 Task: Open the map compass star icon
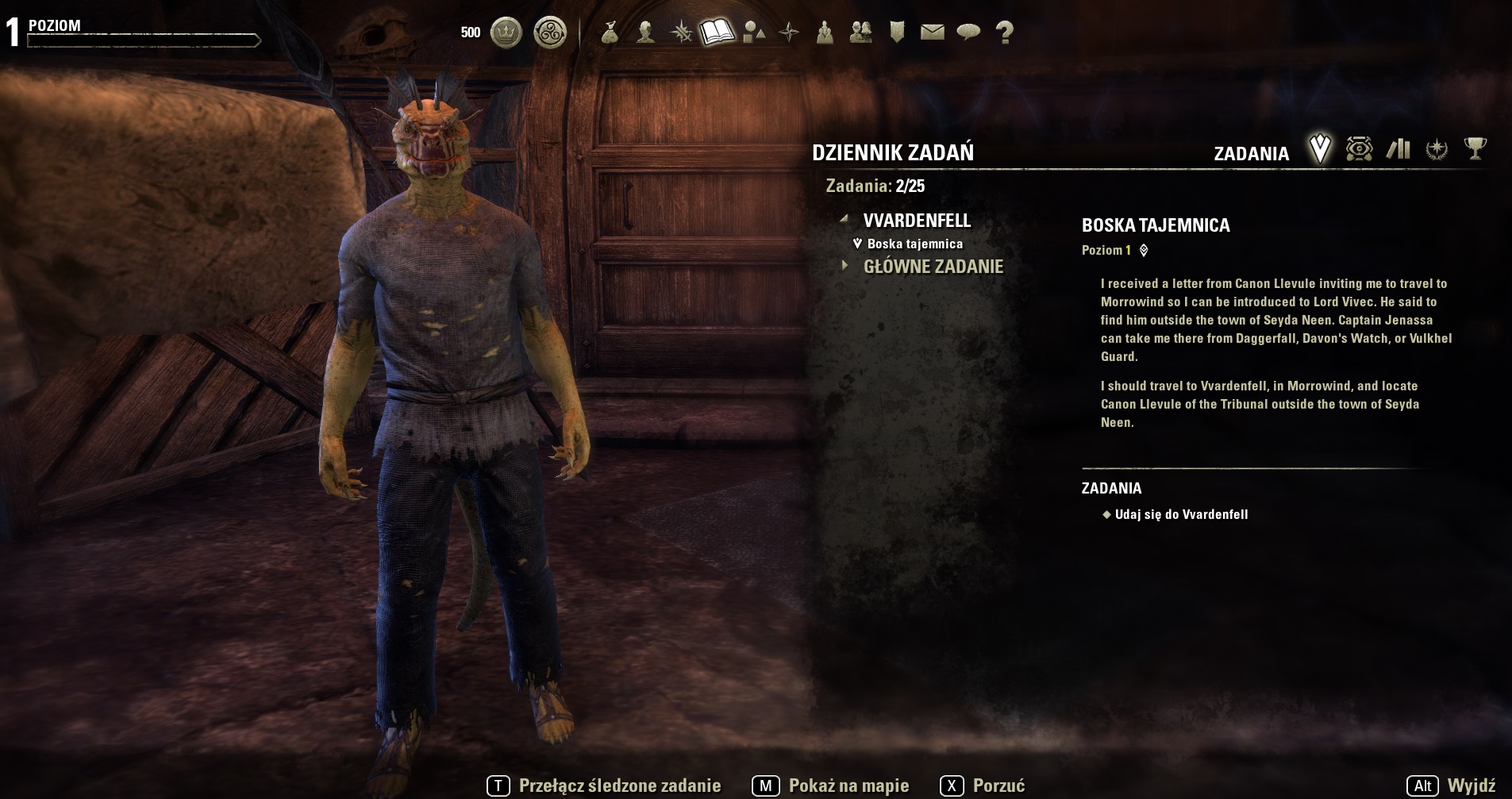[x=789, y=33]
